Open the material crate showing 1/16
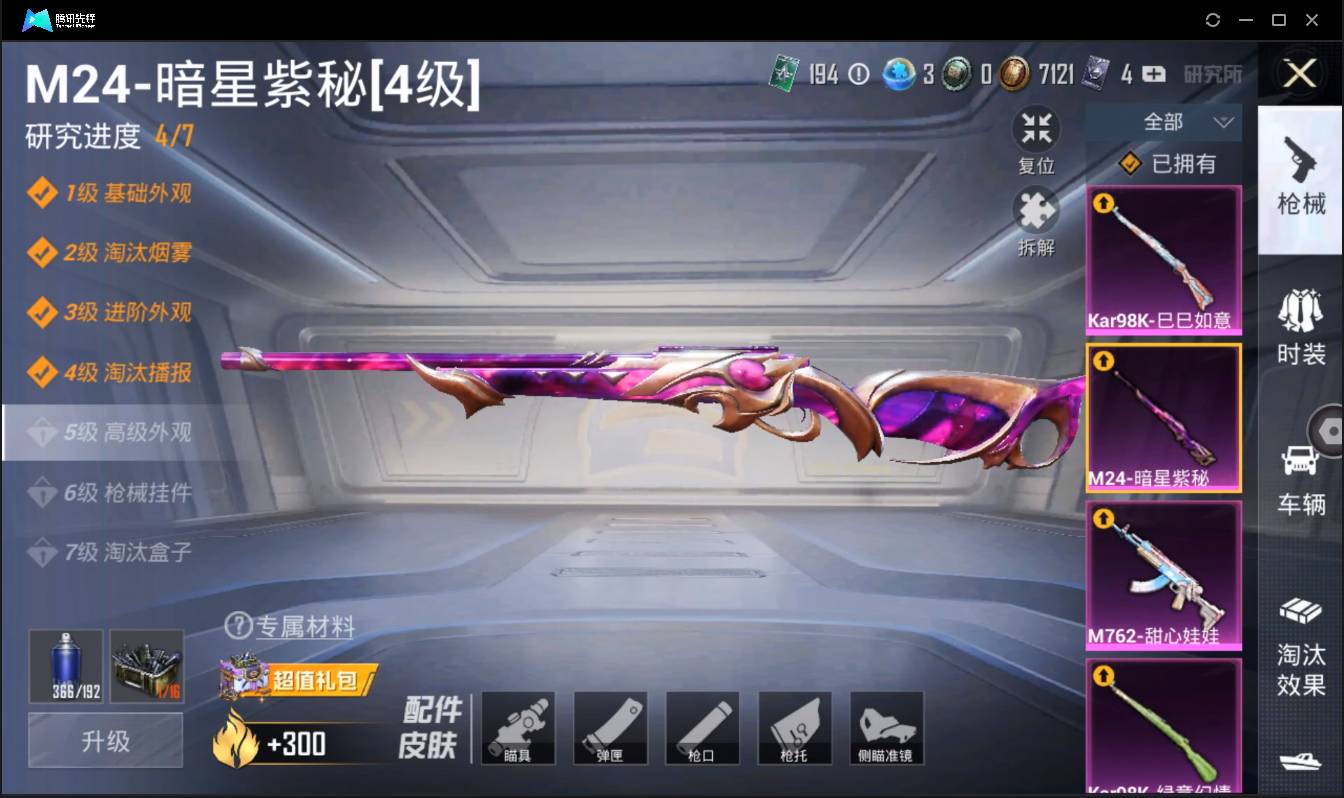The image size is (1344, 798). pos(147,666)
